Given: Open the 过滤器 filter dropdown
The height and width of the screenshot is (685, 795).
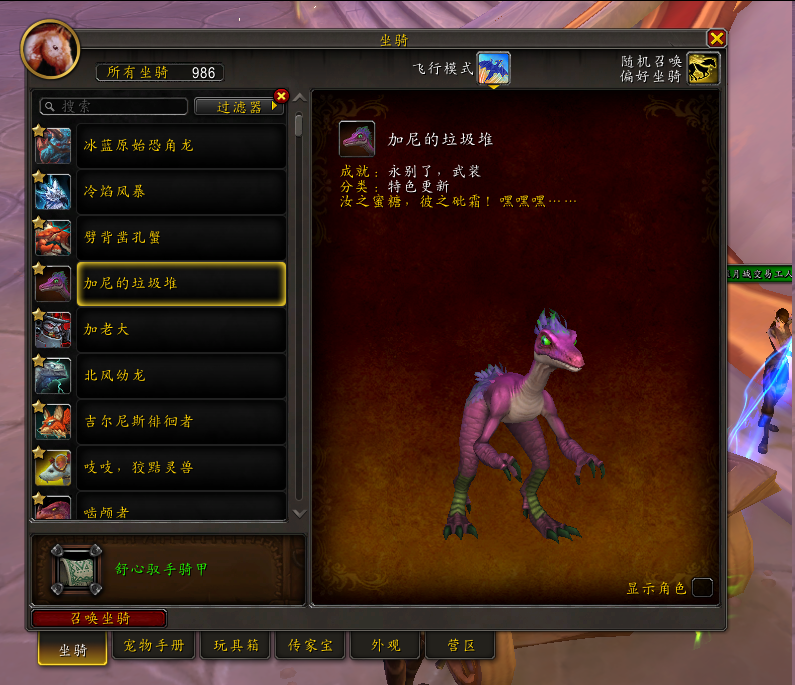Looking at the screenshot, I should point(238,106).
